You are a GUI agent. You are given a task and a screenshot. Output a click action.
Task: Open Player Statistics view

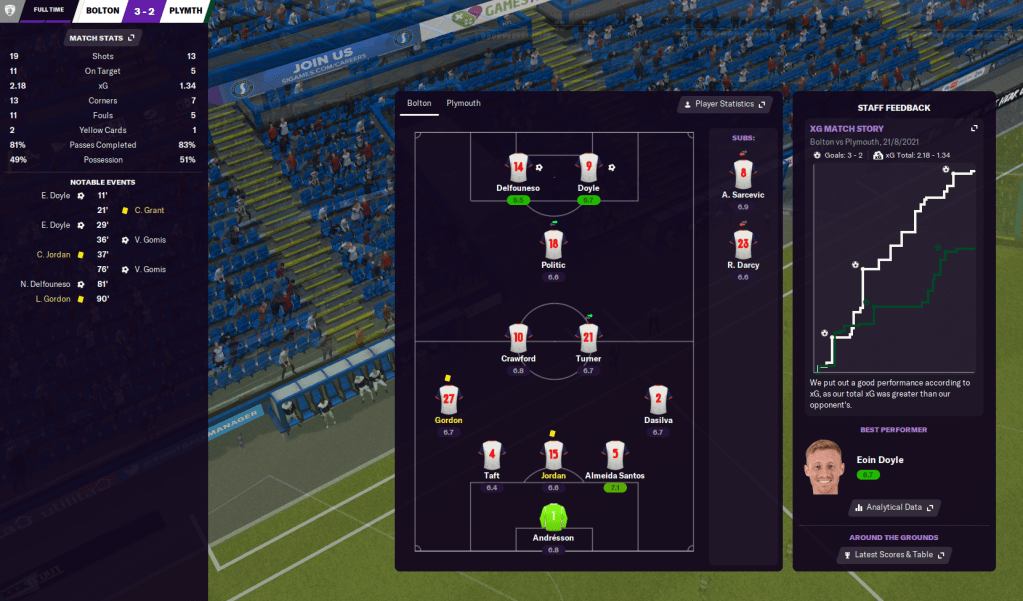pyautogui.click(x=723, y=104)
